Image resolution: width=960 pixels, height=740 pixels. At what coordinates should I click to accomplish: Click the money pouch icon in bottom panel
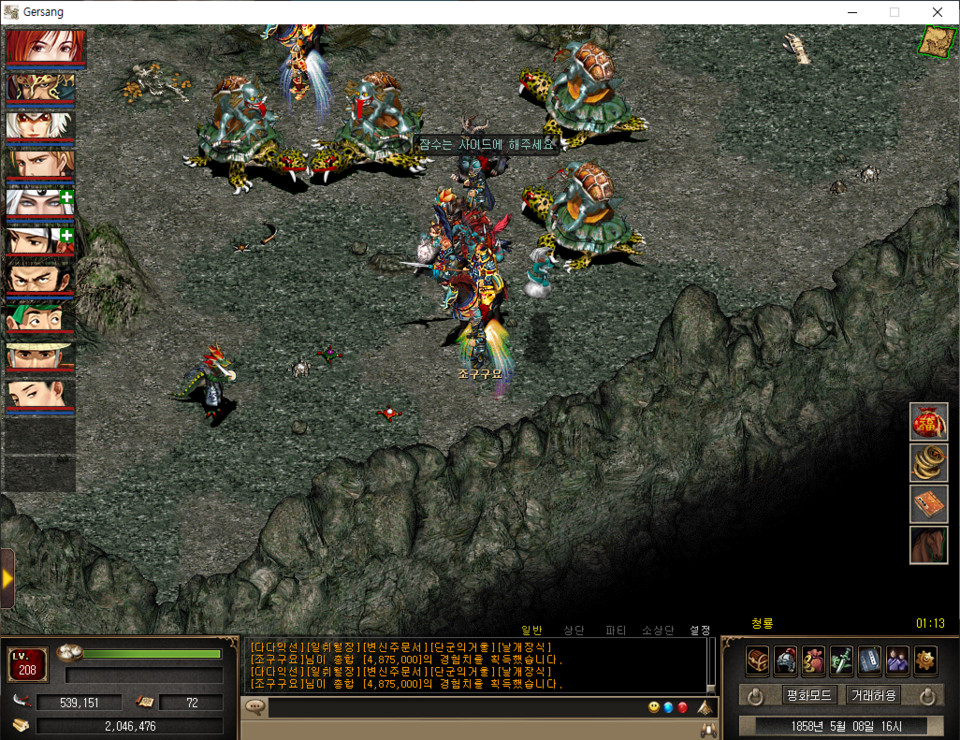(x=814, y=660)
